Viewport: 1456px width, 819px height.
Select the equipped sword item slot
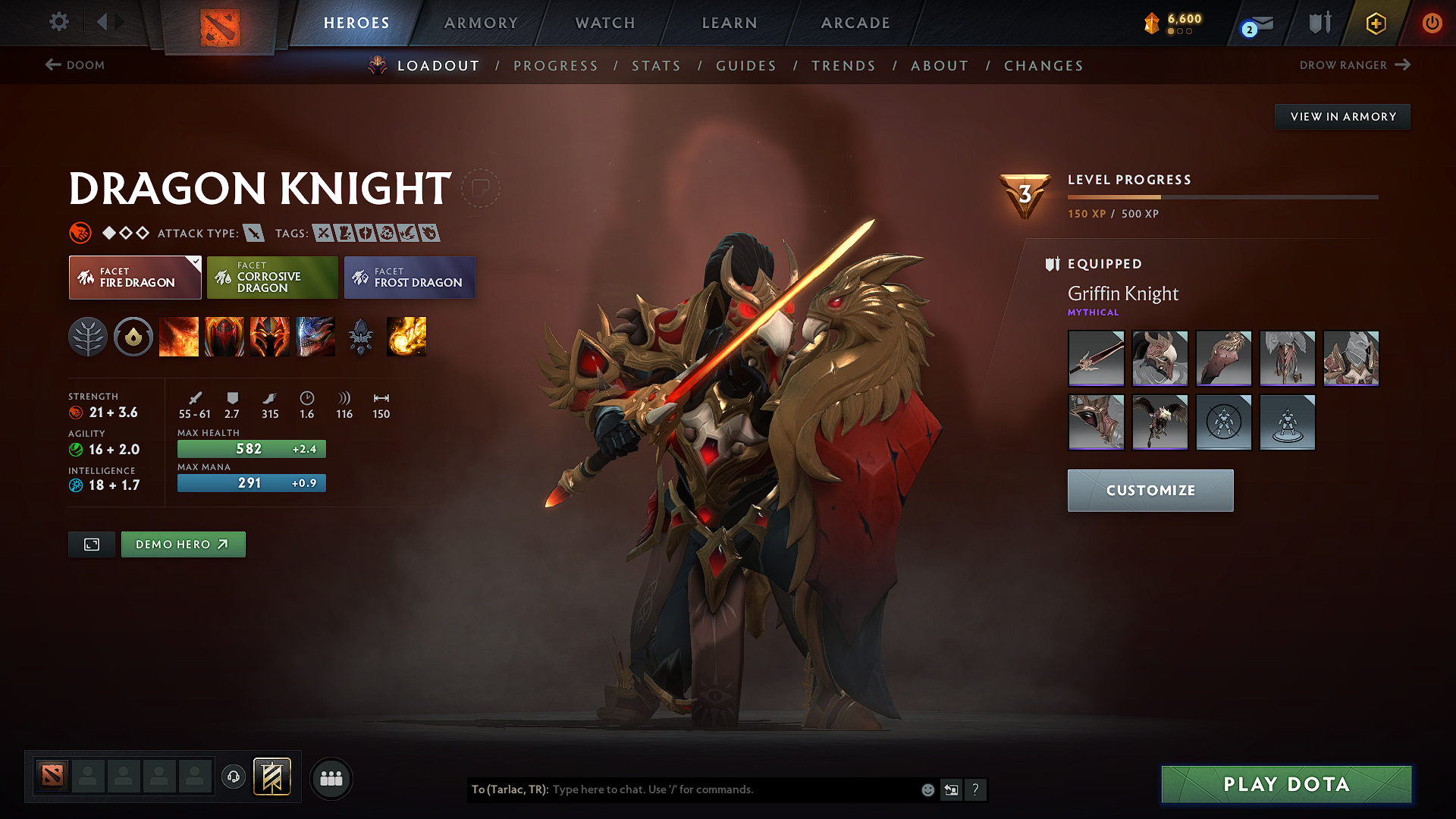click(1096, 359)
